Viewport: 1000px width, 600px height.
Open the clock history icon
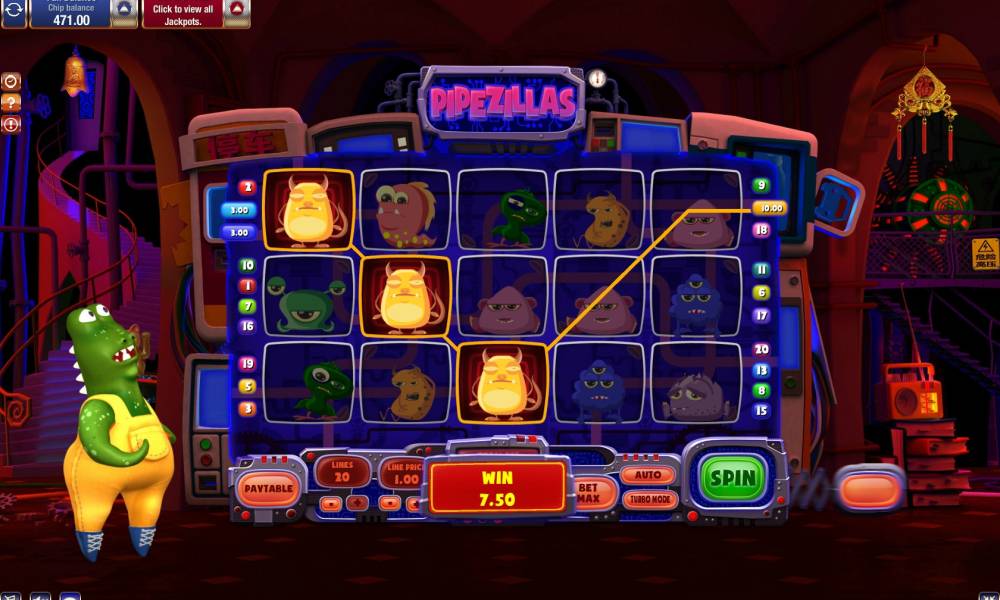pos(11,81)
